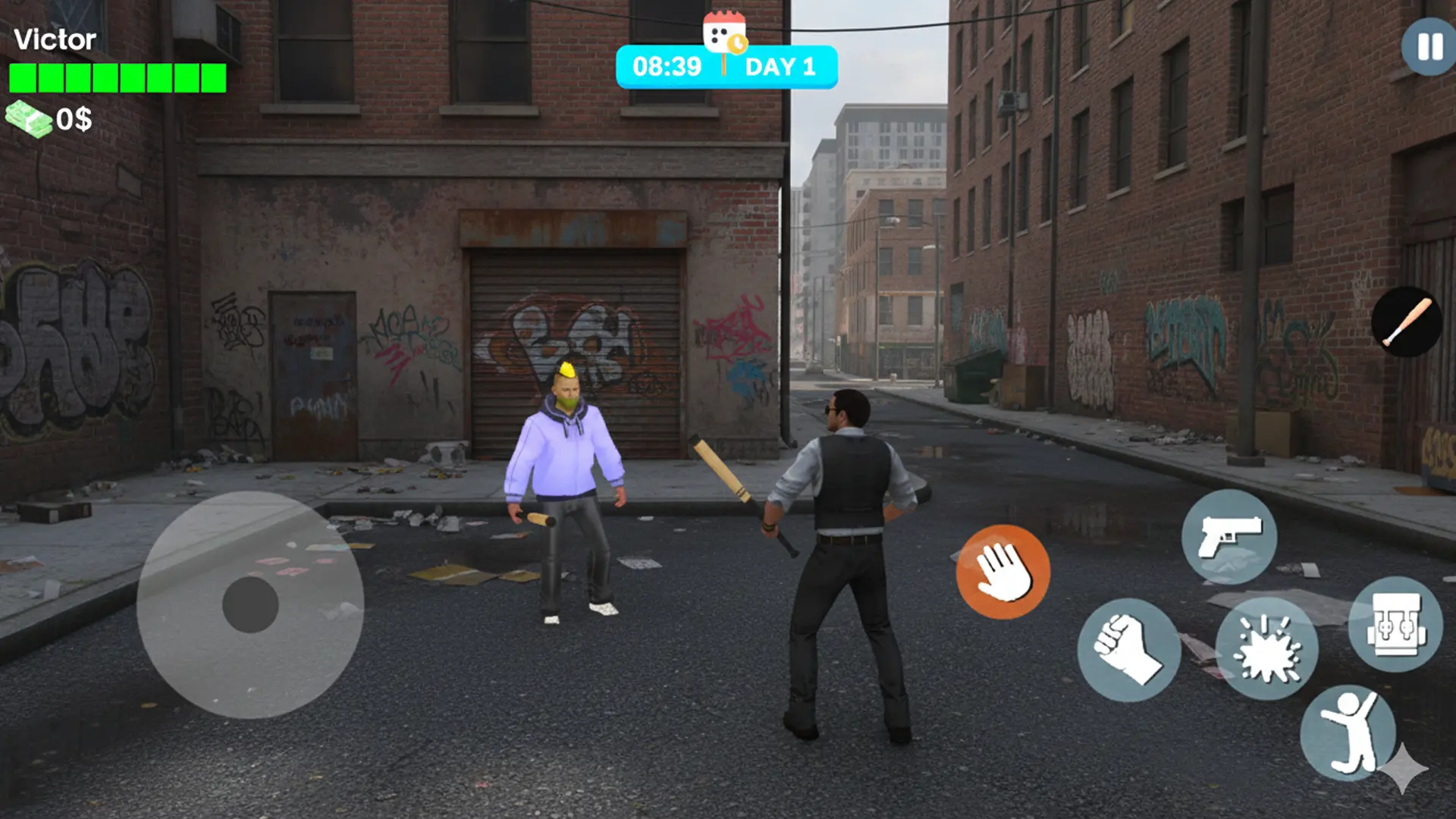The width and height of the screenshot is (1456, 819).
Task: Open the backpack inventory
Action: pos(1395,624)
